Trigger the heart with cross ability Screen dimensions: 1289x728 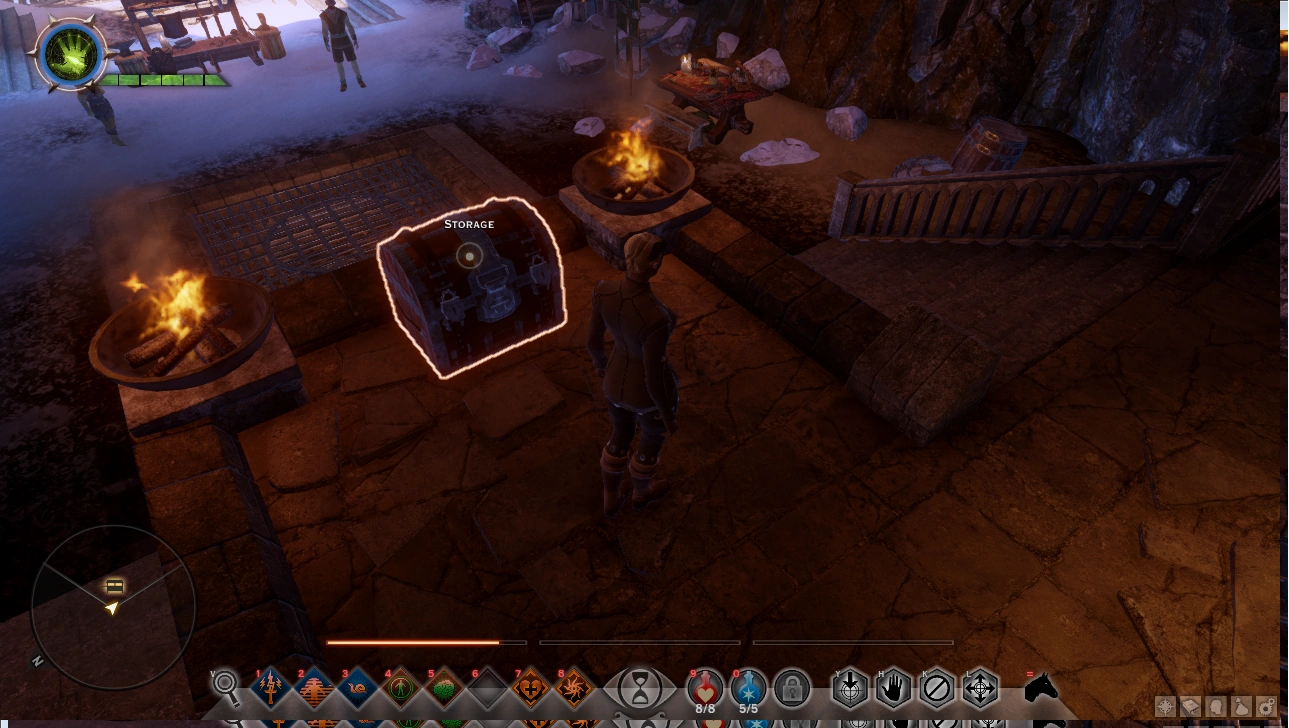531,688
